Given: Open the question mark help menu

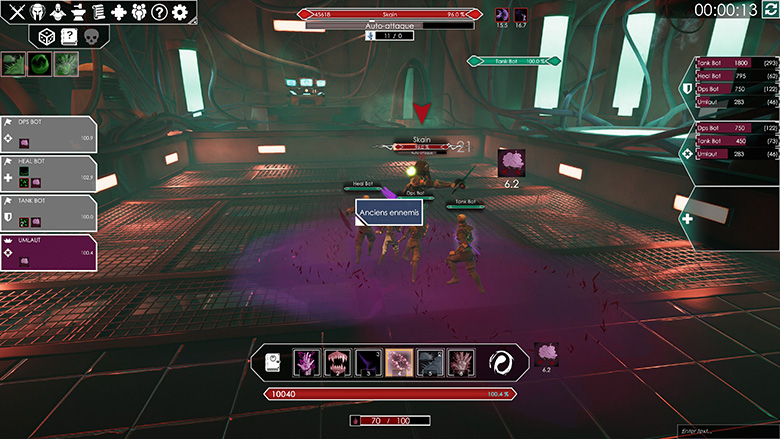Looking at the screenshot, I should point(159,12).
